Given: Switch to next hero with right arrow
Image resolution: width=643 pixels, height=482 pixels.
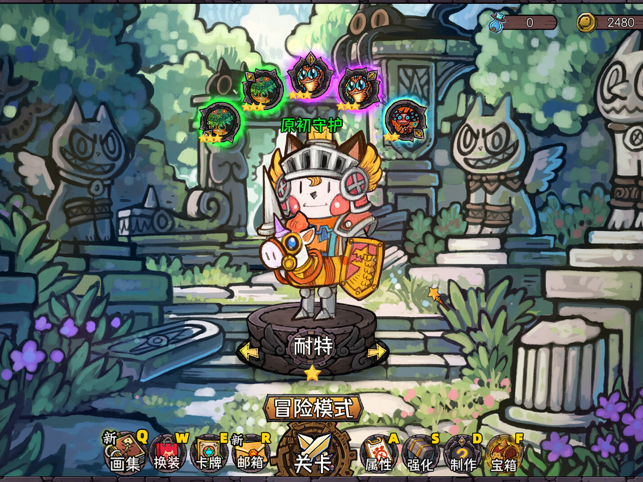Looking at the screenshot, I should click(377, 352).
